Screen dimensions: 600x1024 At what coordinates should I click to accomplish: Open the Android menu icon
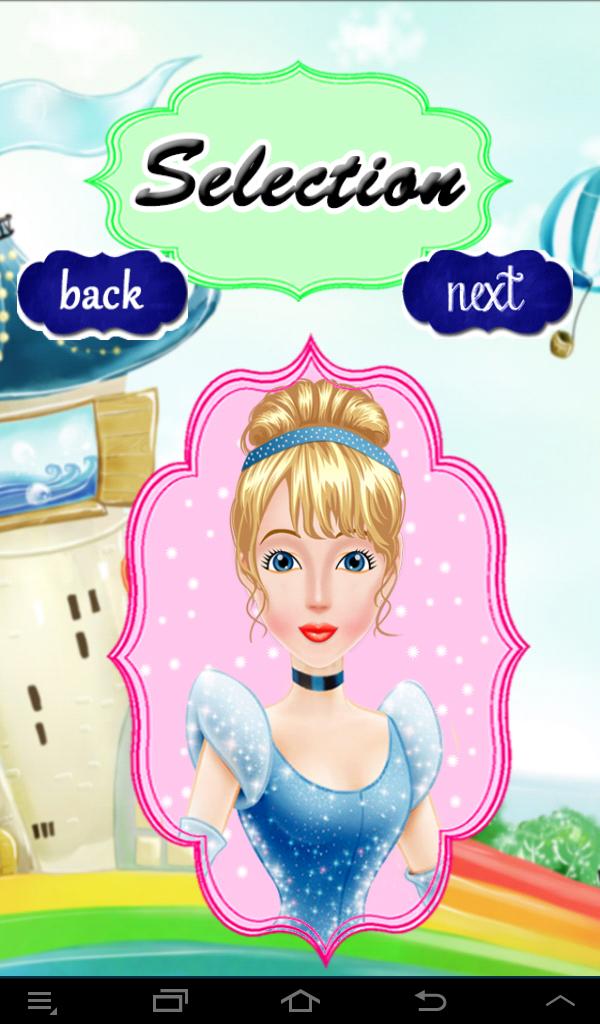click(x=41, y=1000)
